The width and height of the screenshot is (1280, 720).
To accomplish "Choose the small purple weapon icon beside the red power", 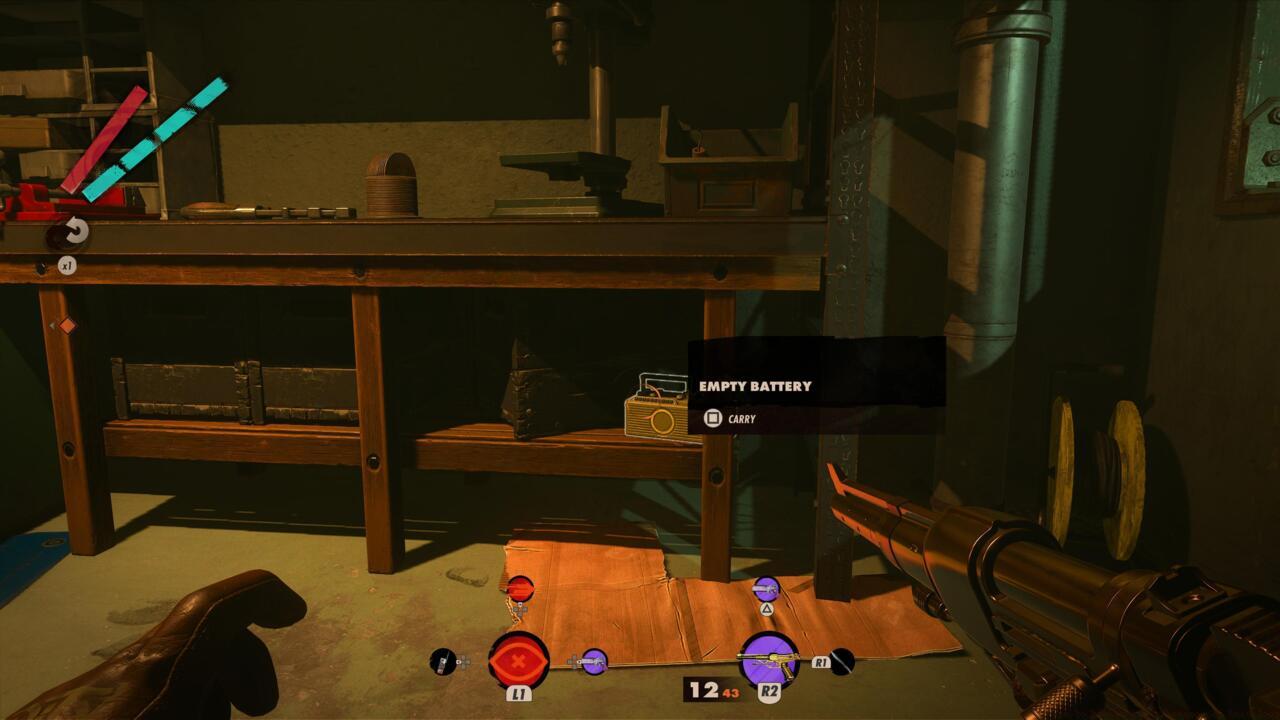I will (594, 661).
